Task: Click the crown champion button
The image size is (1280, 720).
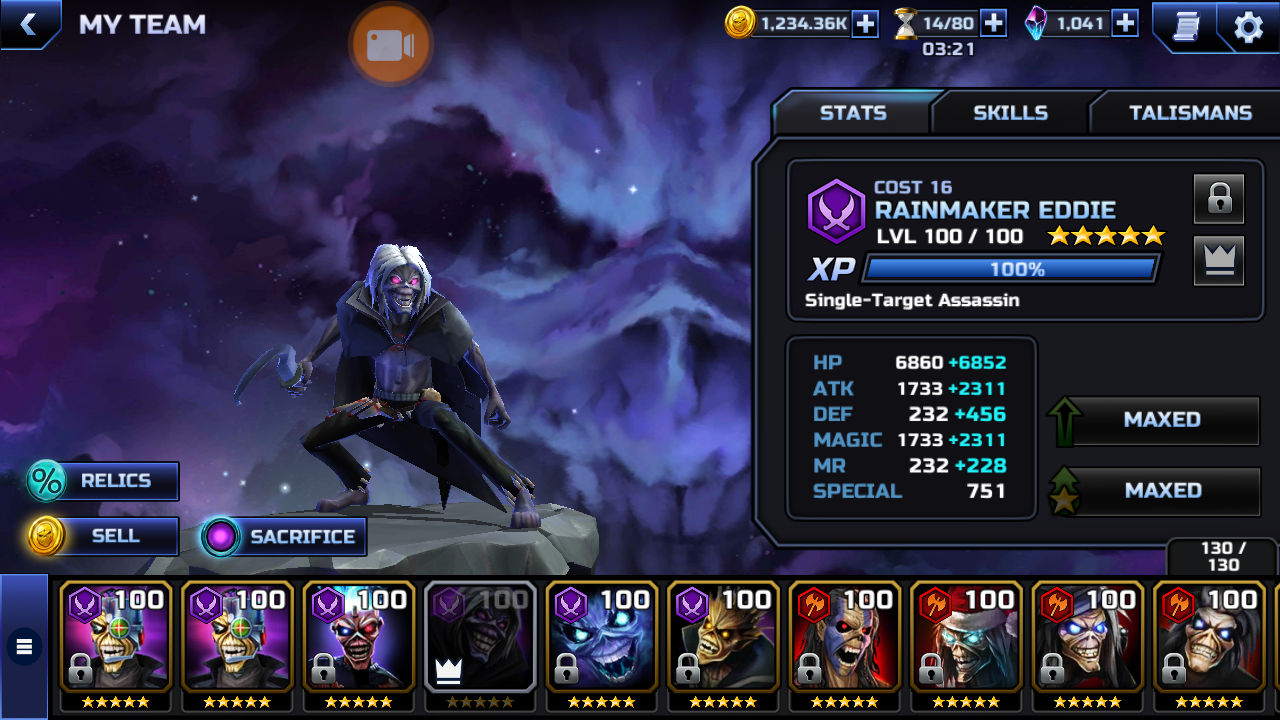Action: click(1218, 261)
